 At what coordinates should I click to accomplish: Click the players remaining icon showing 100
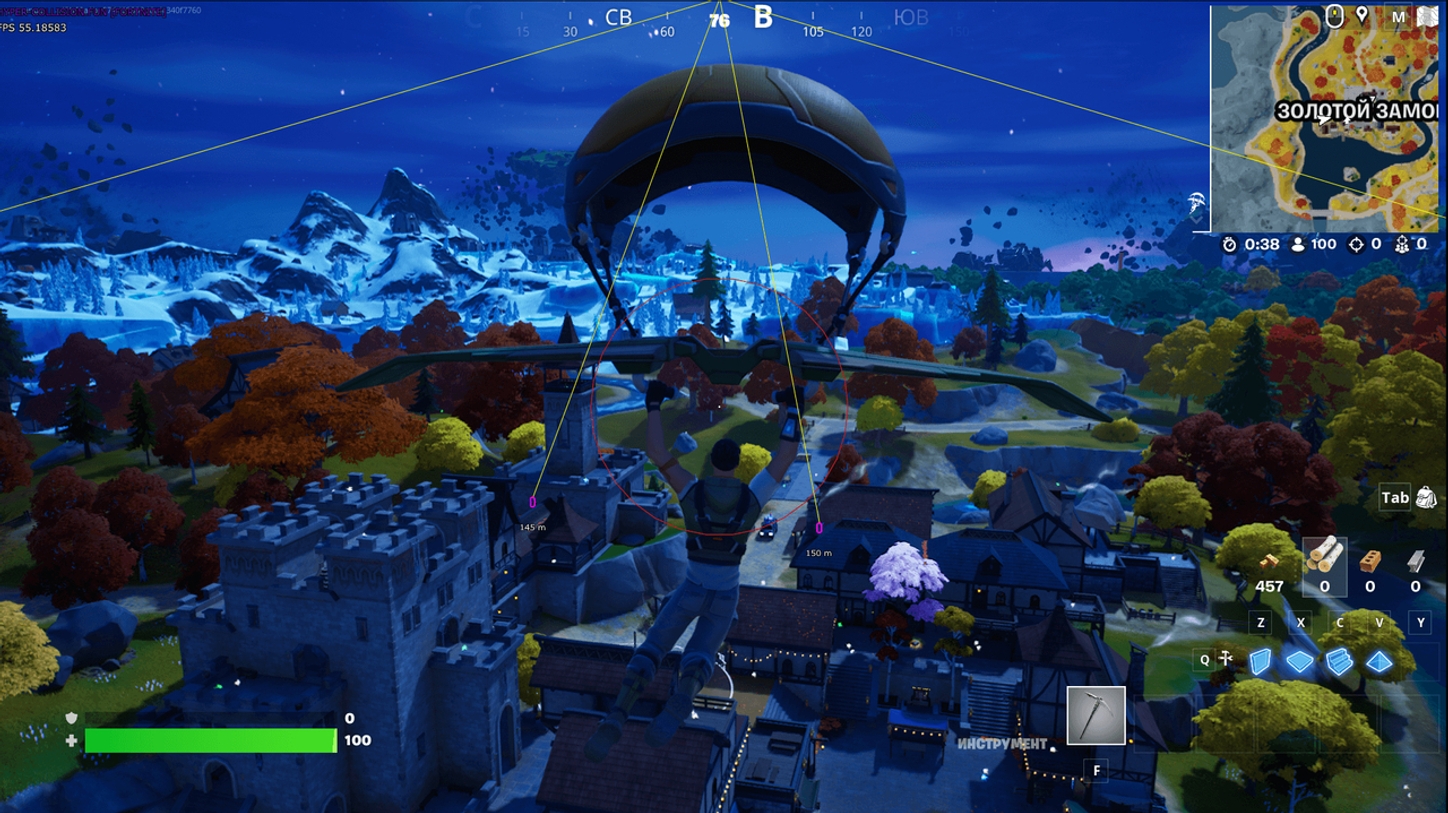pyautogui.click(x=1298, y=245)
